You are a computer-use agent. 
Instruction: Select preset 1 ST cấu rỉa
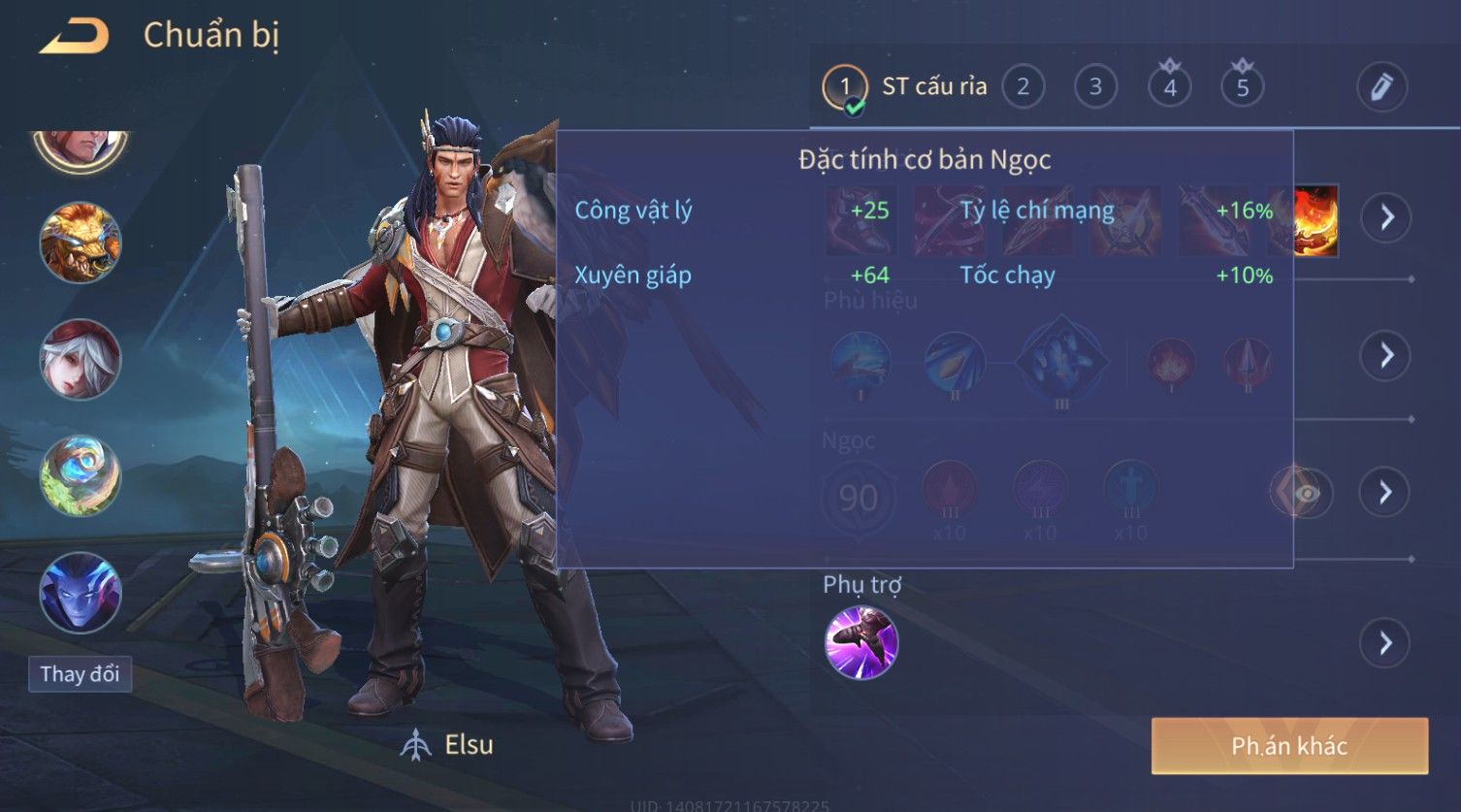[x=845, y=87]
